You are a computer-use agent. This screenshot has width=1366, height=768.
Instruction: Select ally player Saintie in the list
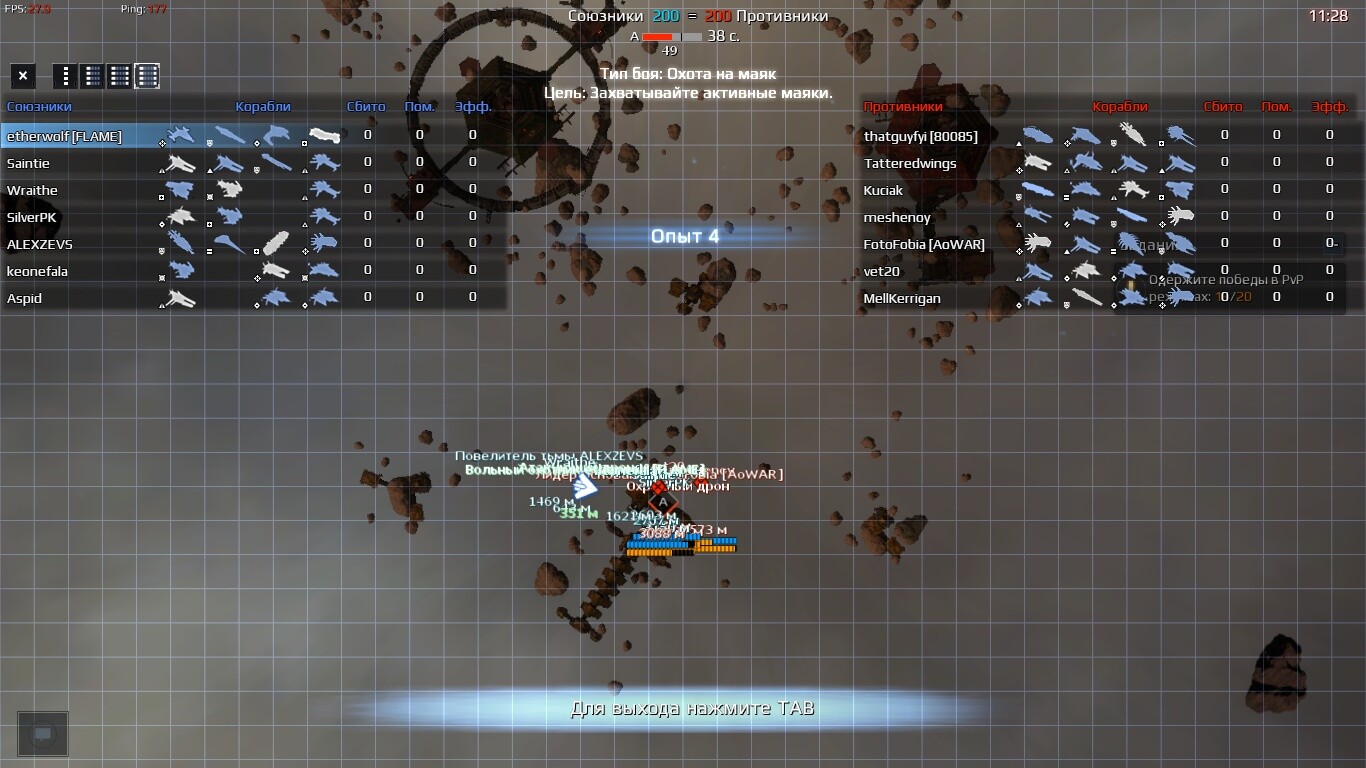(x=28, y=163)
